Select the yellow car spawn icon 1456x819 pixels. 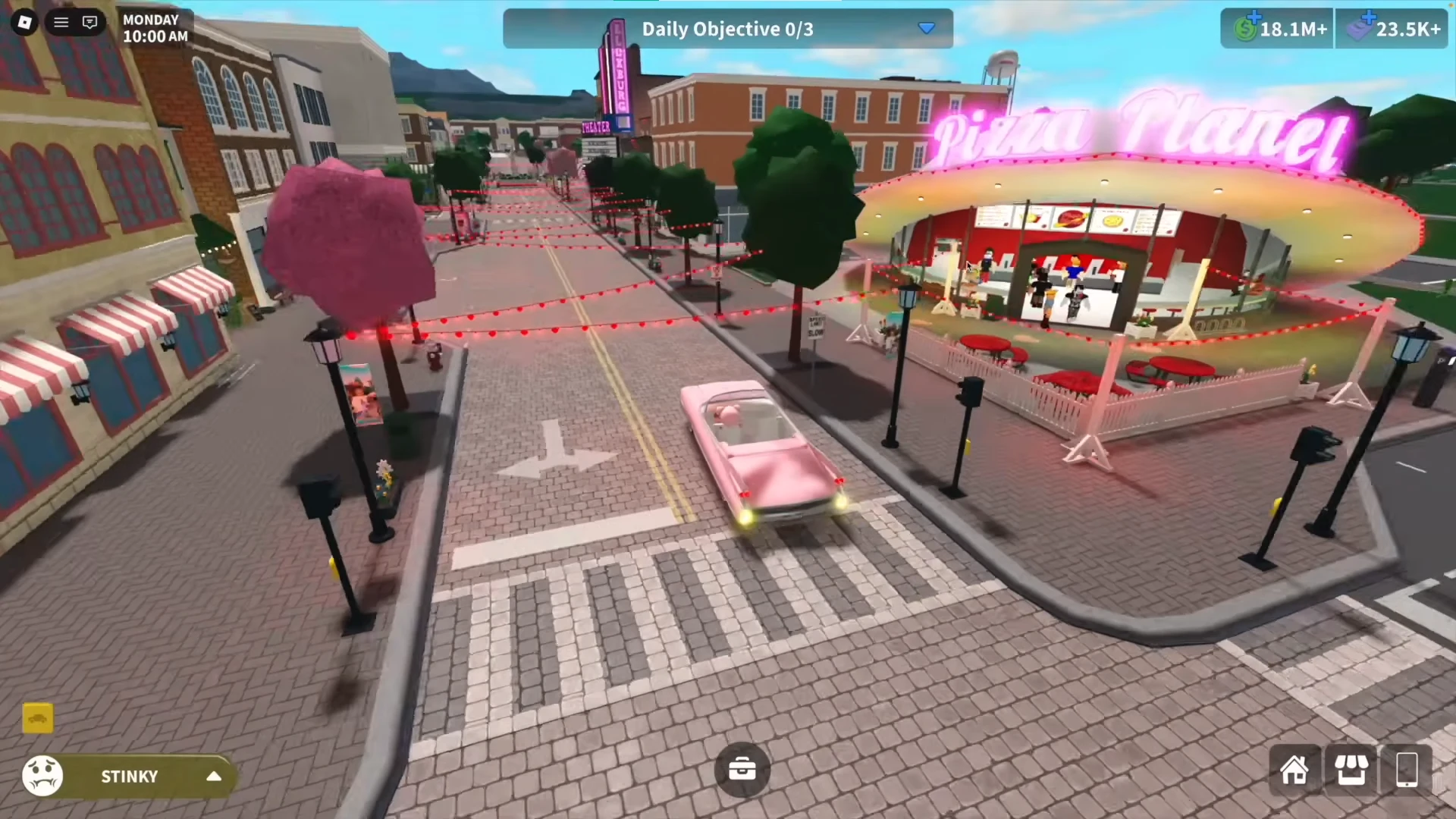(37, 718)
